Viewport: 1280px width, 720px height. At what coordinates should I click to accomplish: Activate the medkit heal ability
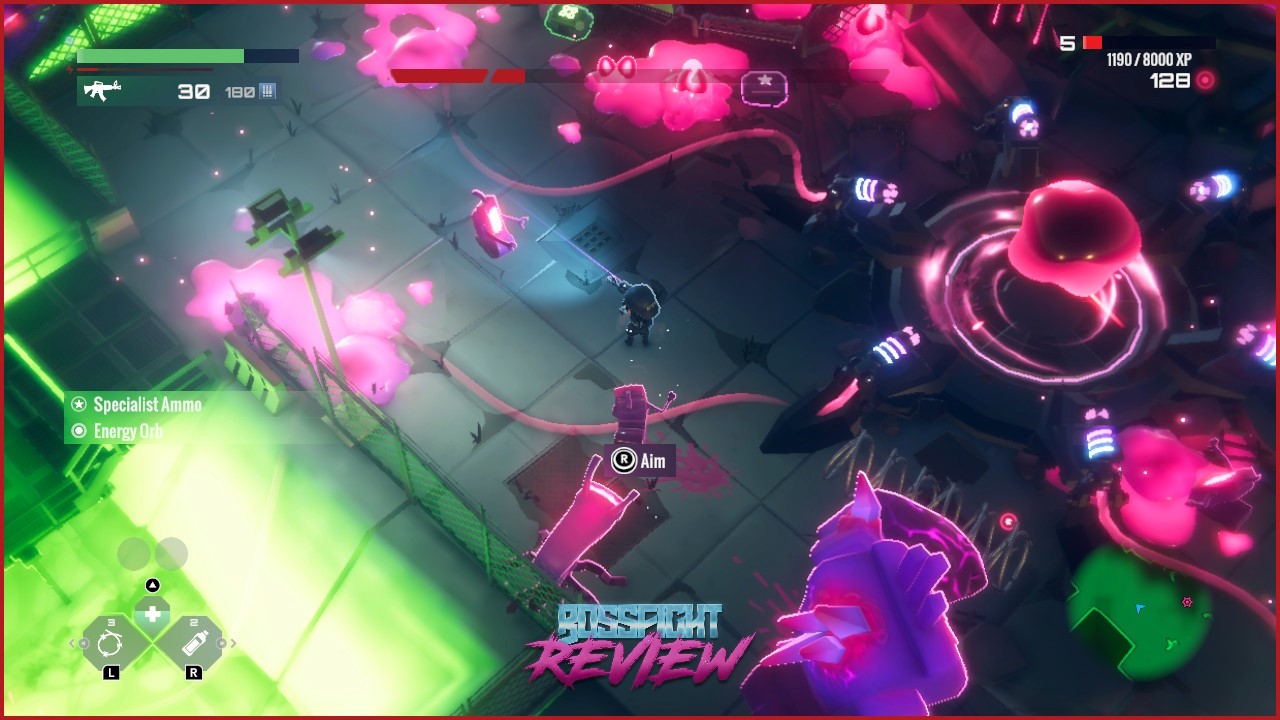pyautogui.click(x=152, y=613)
